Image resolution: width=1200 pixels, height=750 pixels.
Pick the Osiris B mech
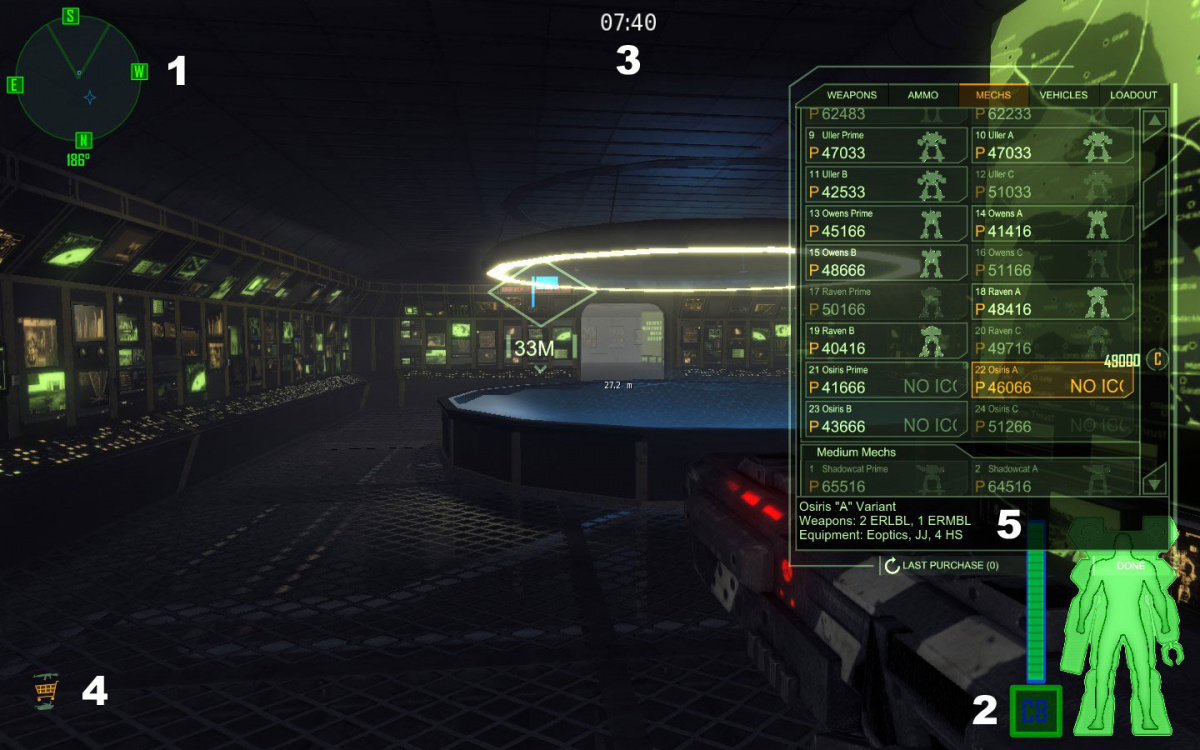(x=886, y=418)
